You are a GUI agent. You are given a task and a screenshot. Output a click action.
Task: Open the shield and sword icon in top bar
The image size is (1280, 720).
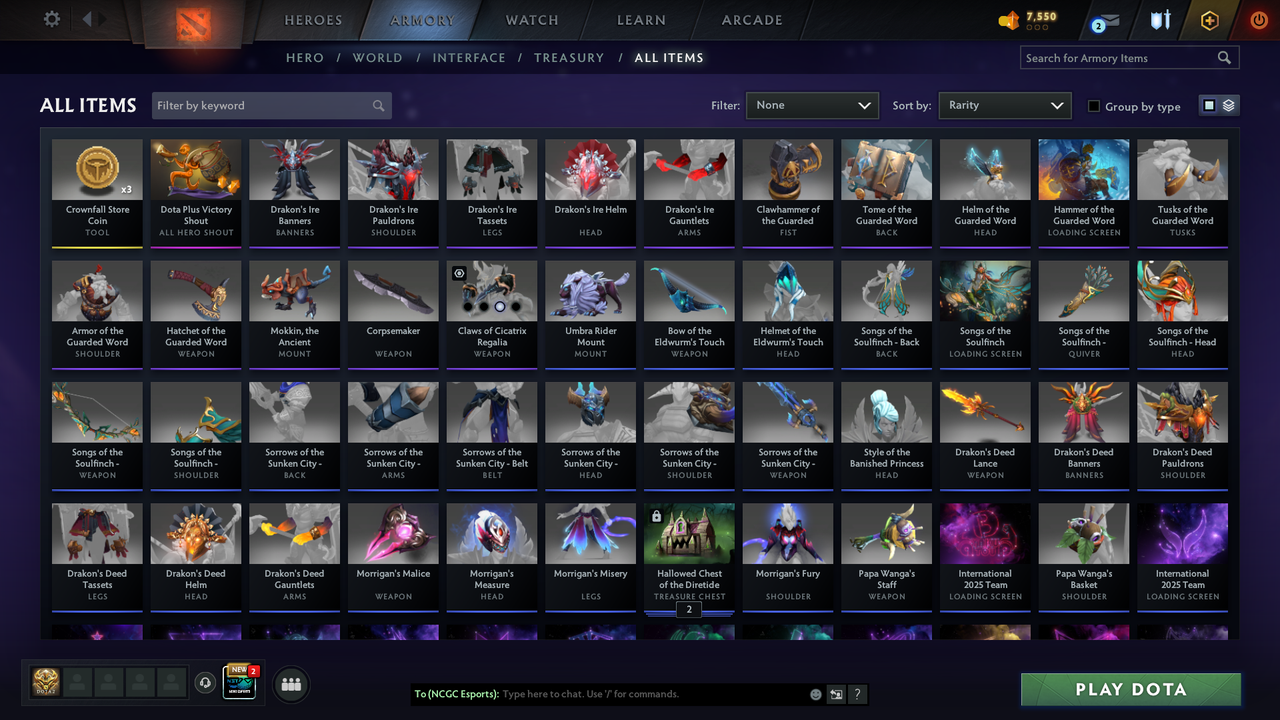pos(1159,19)
